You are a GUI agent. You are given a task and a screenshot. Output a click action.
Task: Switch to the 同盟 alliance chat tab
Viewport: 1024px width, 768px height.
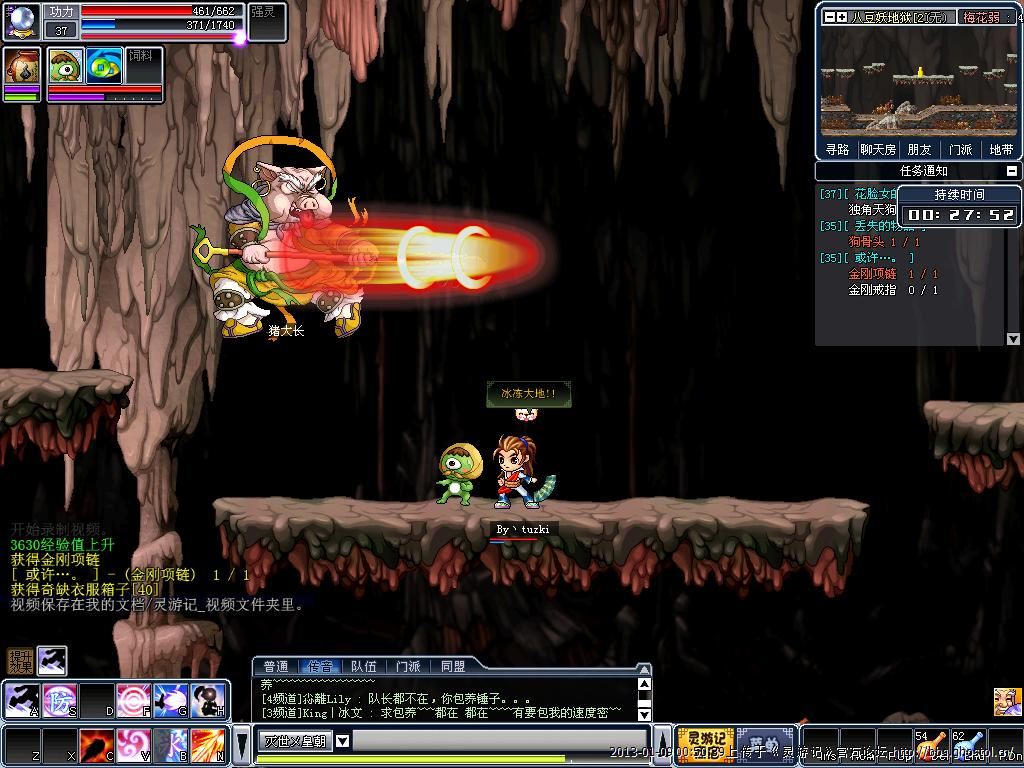tap(452, 666)
